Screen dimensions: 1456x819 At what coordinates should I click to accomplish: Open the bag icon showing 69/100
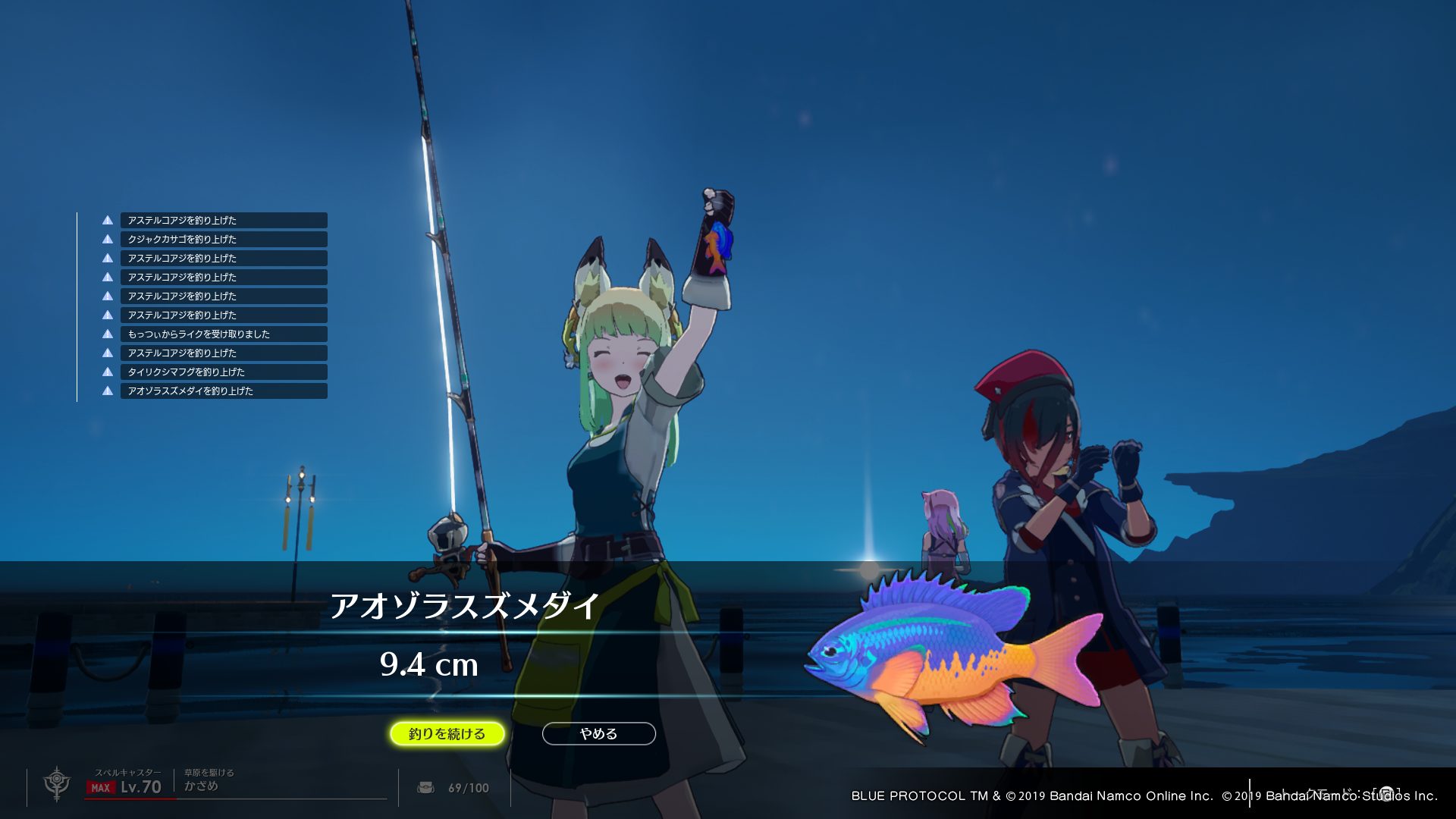(426, 788)
